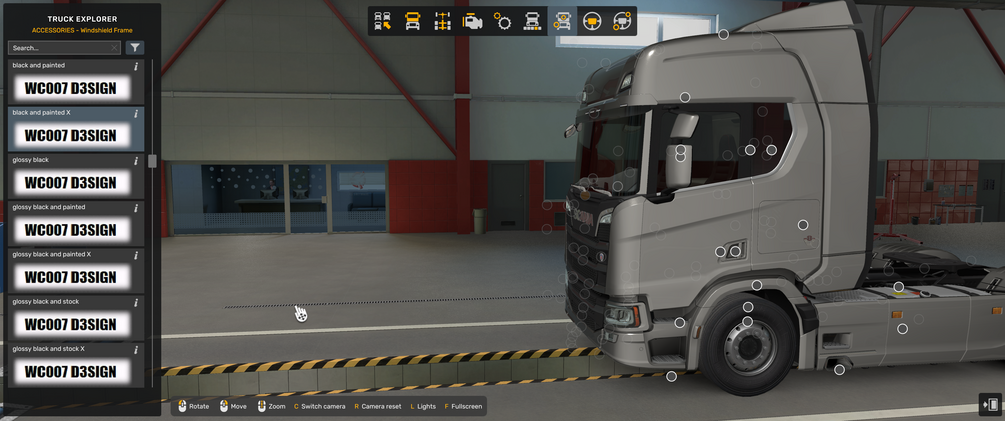Open the interior accessories steering wheel category
Screen dimensions: 1005x421
(621, 21)
